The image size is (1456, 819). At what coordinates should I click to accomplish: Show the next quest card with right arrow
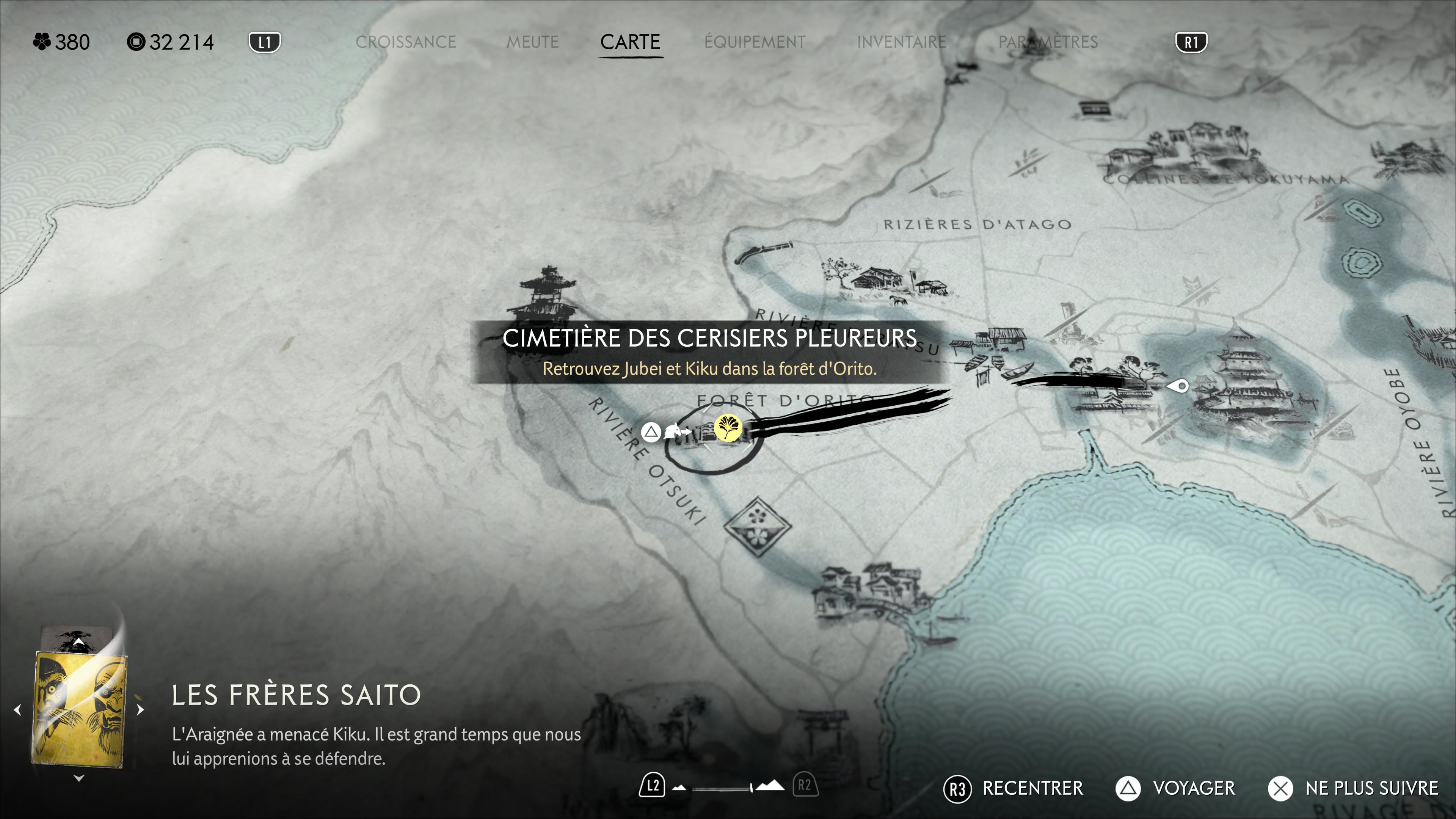[x=141, y=709]
